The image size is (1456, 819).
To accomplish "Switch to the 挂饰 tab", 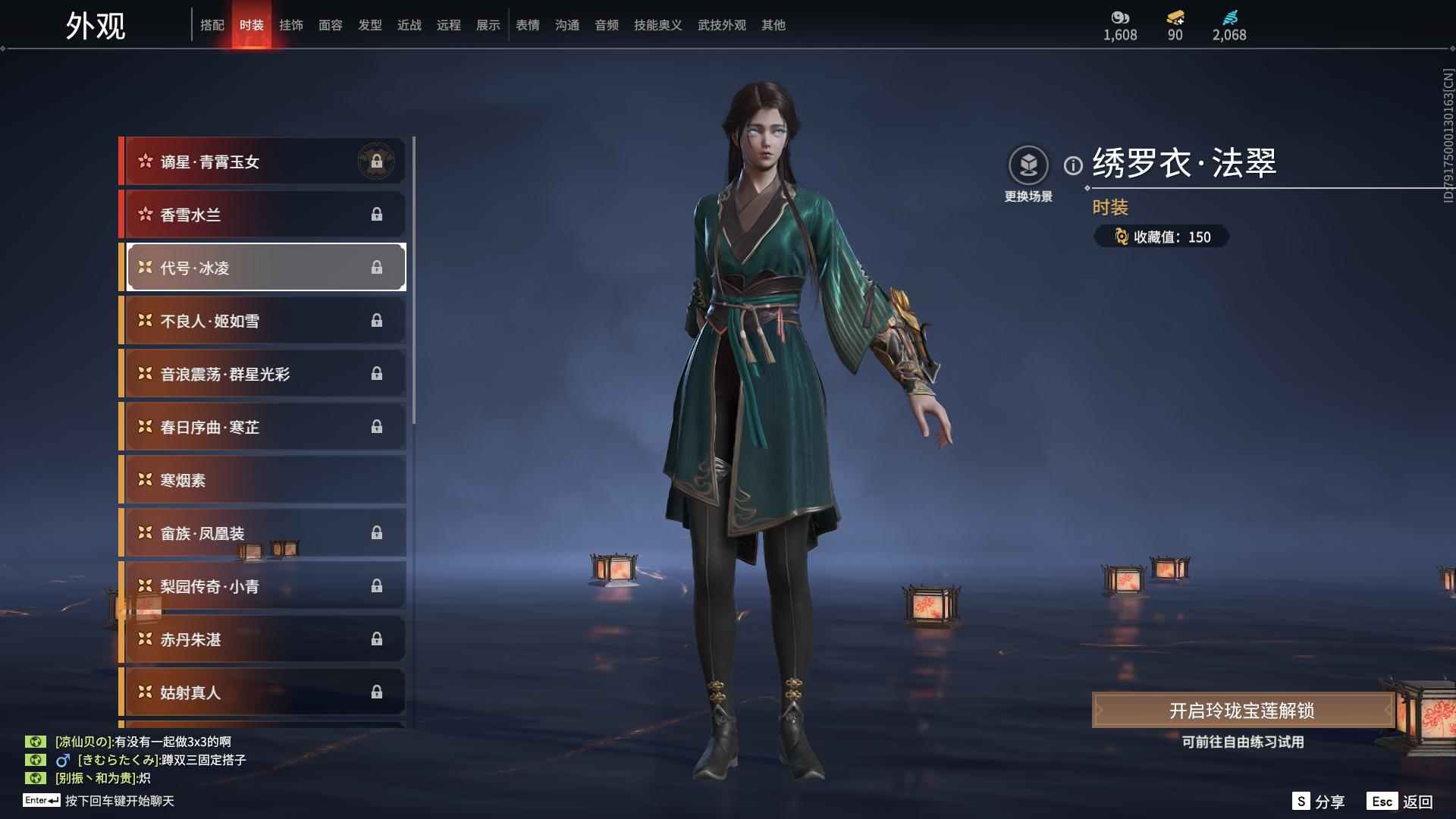I will [x=292, y=25].
